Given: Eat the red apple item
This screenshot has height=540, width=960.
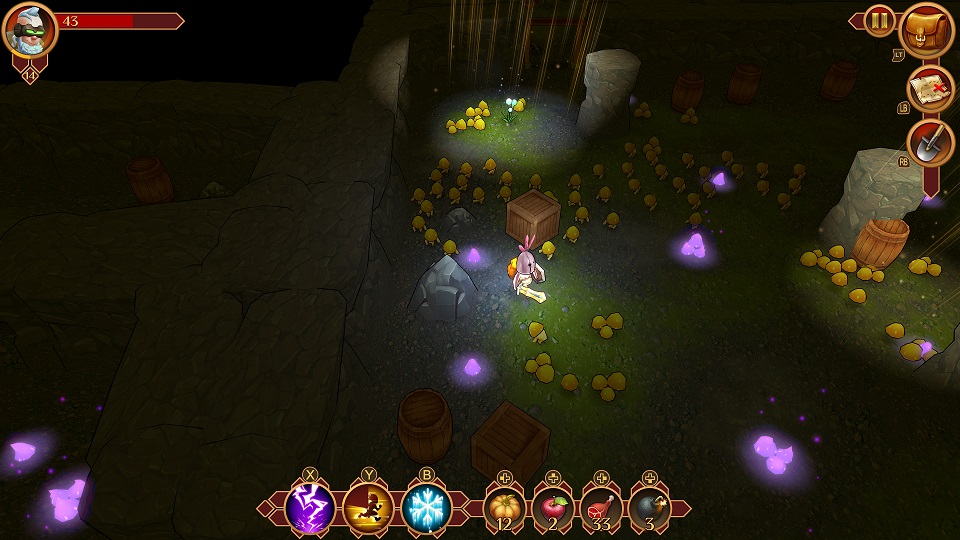Looking at the screenshot, I should [x=553, y=508].
